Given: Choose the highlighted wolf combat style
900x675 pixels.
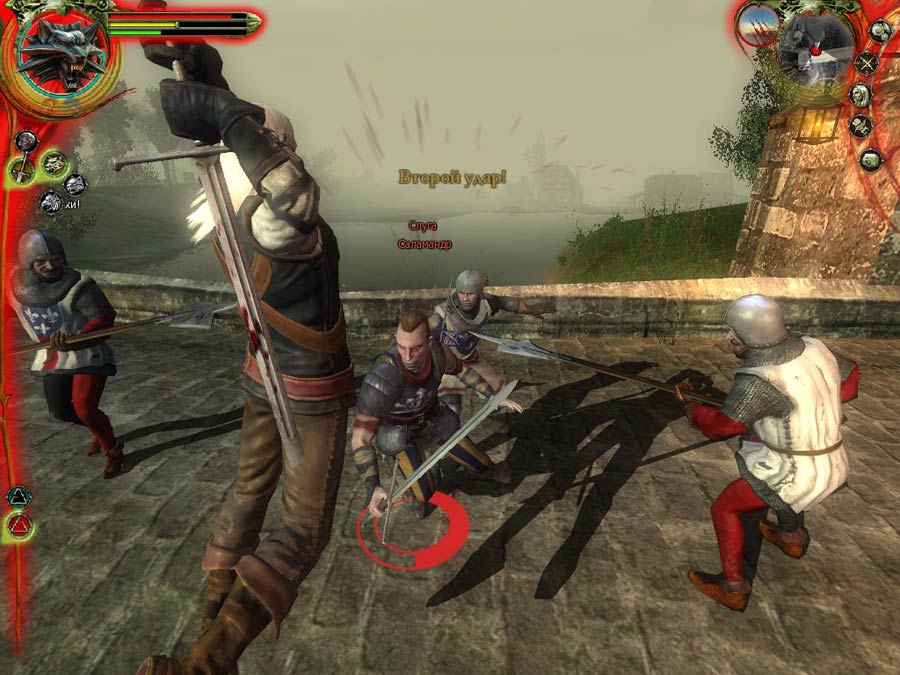Looking at the screenshot, I should [53, 163].
